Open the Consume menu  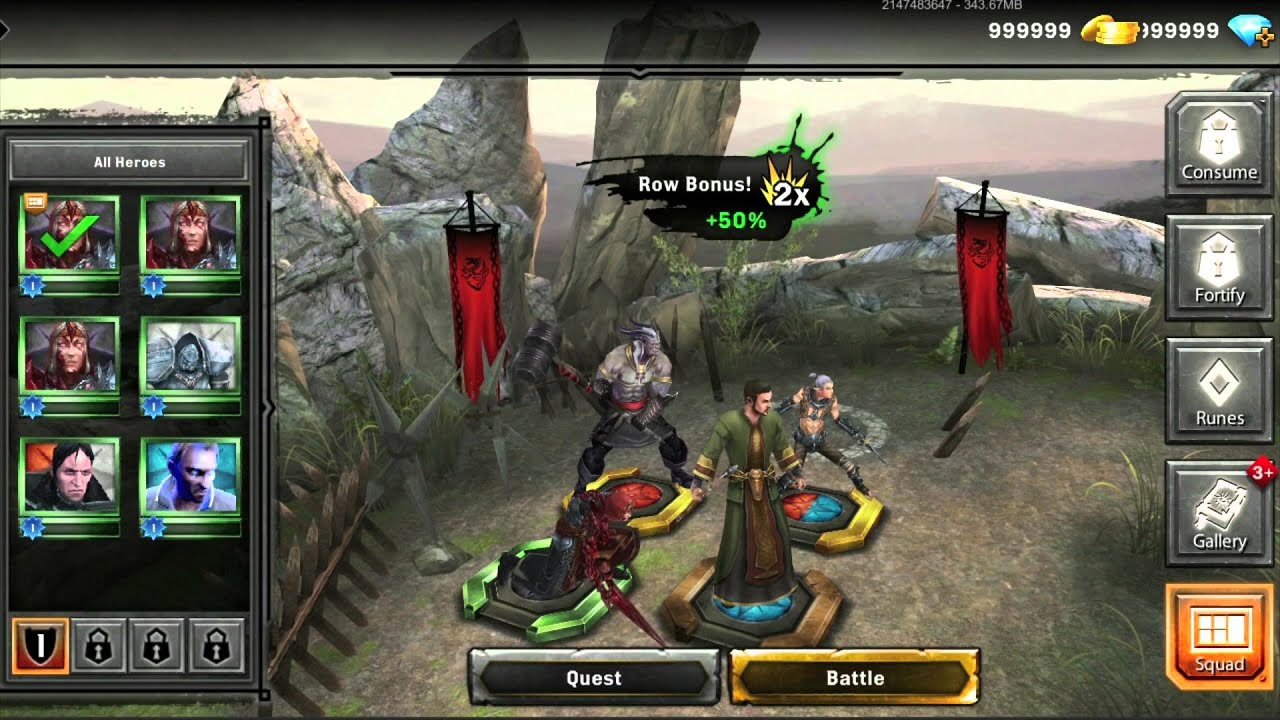click(x=1219, y=145)
